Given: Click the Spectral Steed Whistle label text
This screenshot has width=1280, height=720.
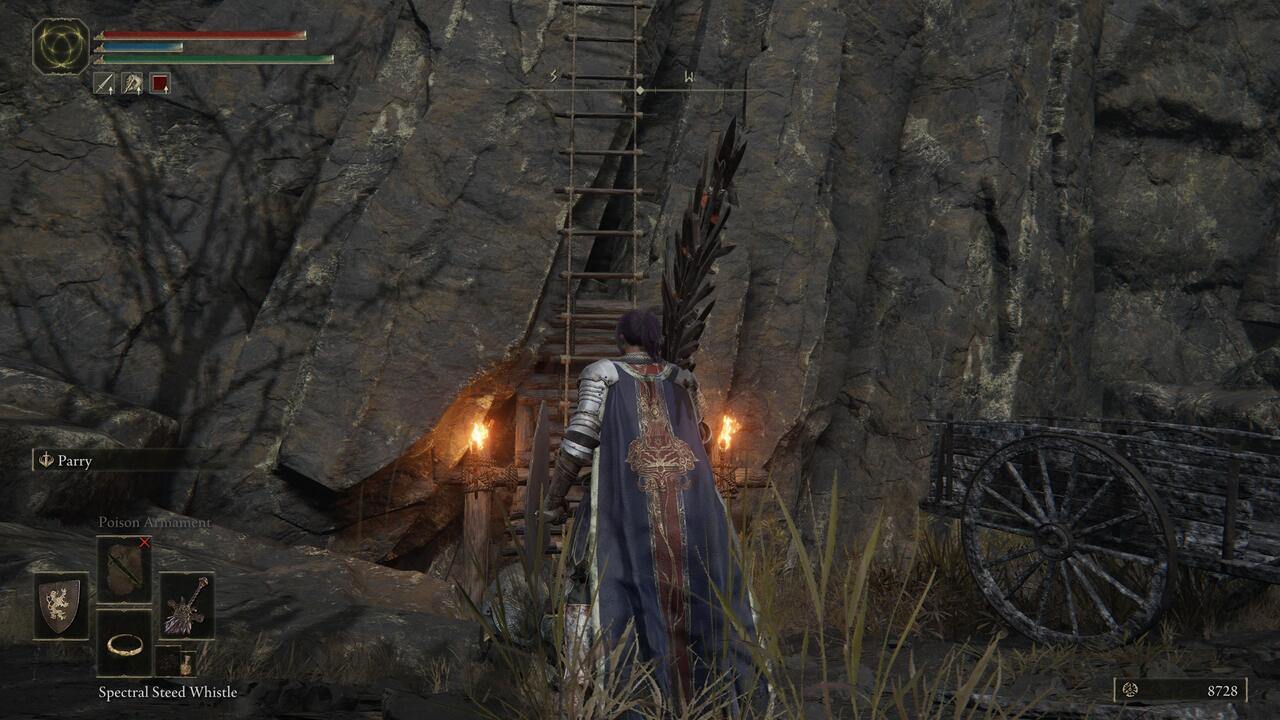Looking at the screenshot, I should (166, 690).
